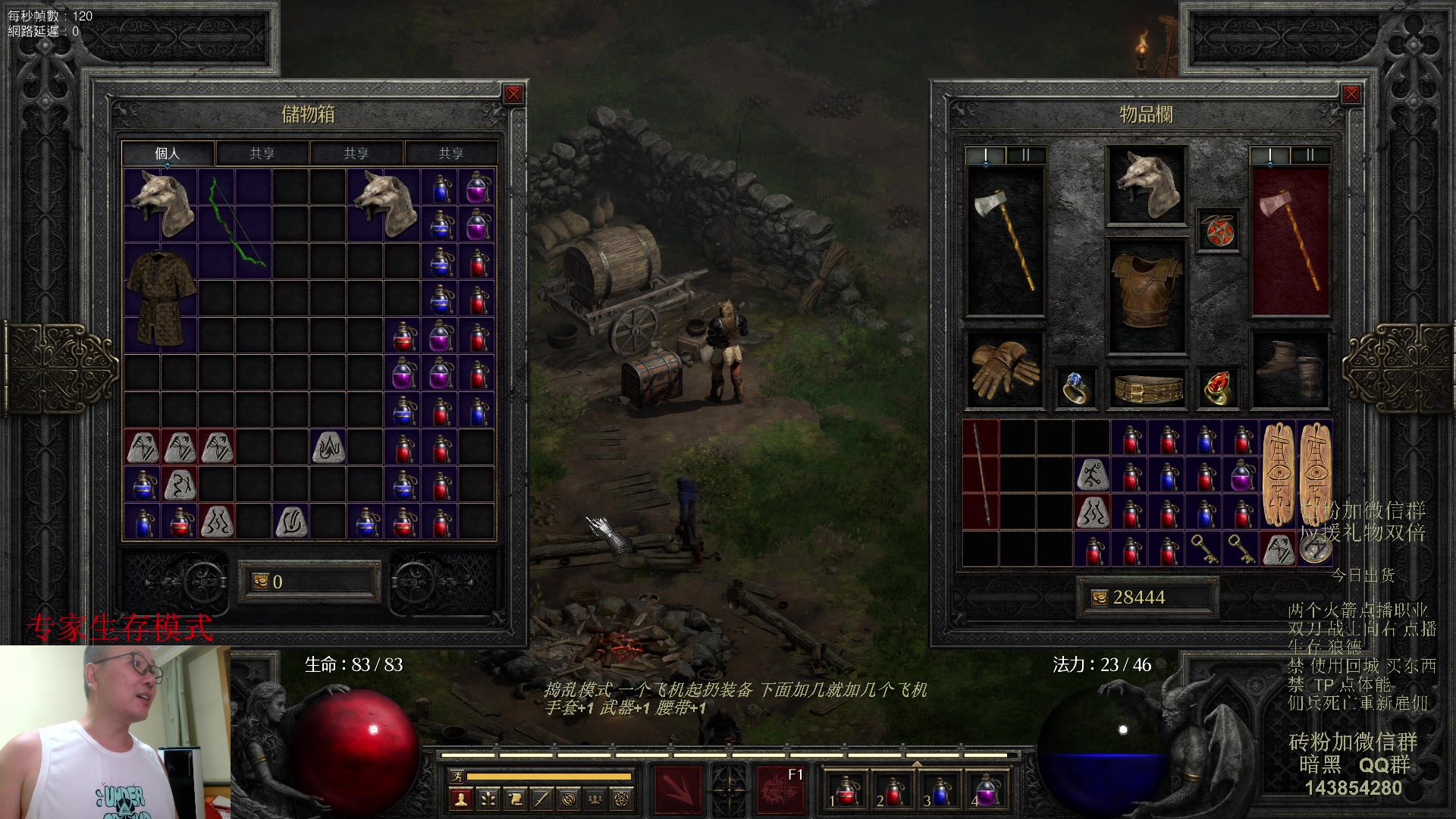The height and width of the screenshot is (819, 1456).
Task: Open the right skill F1 werewolf button
Action: click(780, 790)
